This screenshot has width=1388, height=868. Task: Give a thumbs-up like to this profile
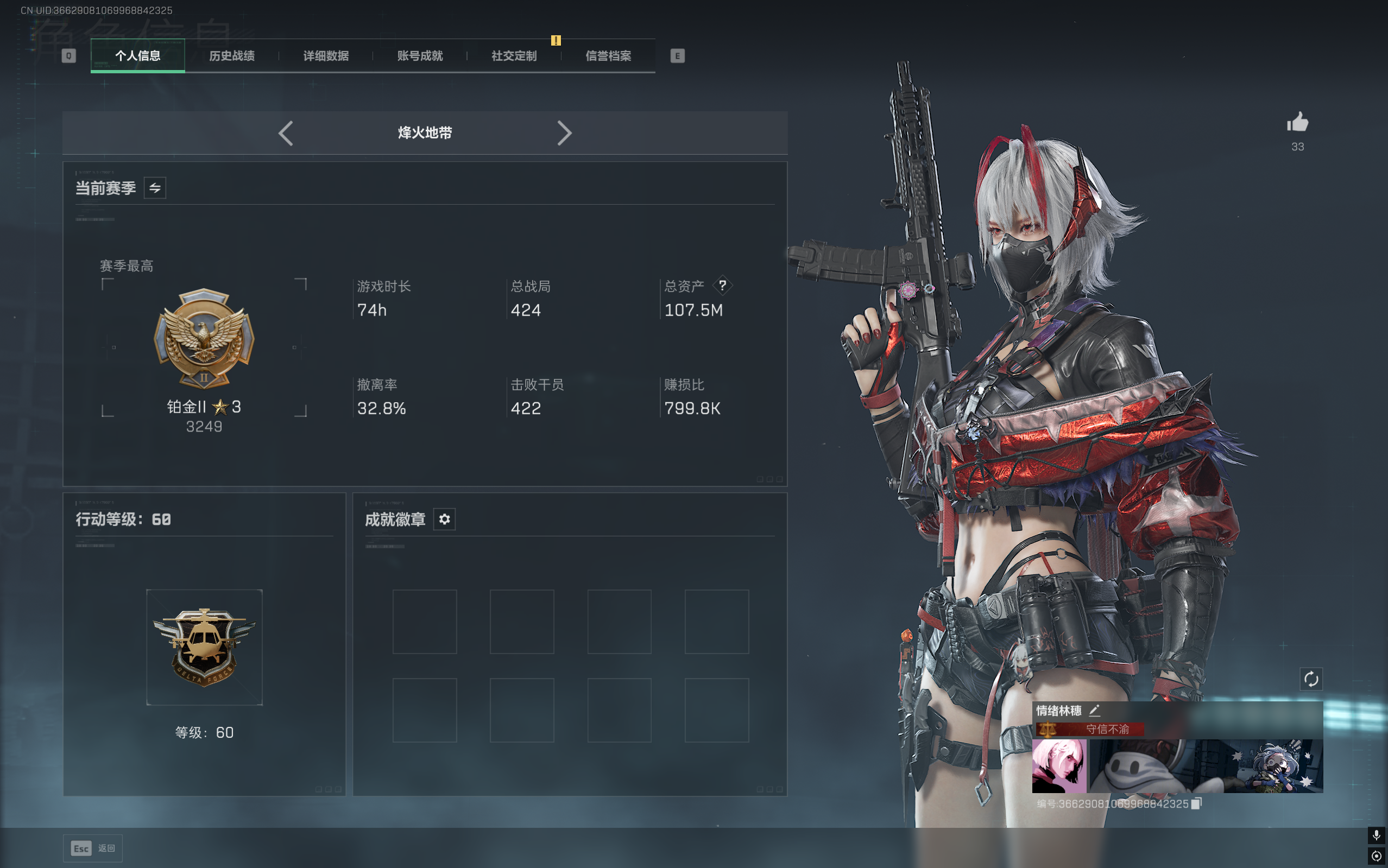[1297, 123]
